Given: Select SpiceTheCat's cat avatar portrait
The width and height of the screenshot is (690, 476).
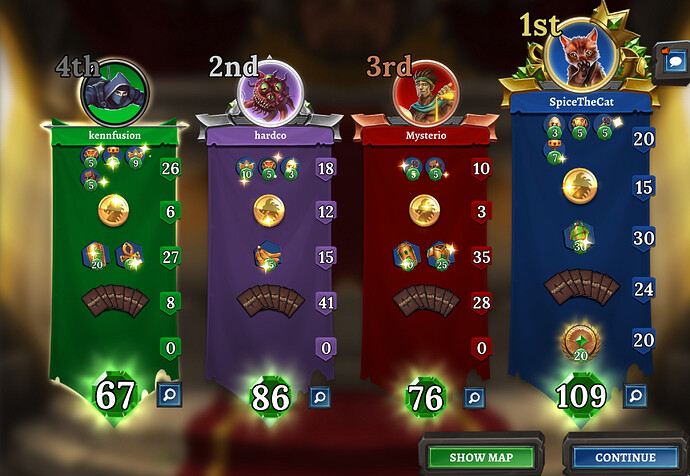Looking at the screenshot, I should click(x=581, y=57).
